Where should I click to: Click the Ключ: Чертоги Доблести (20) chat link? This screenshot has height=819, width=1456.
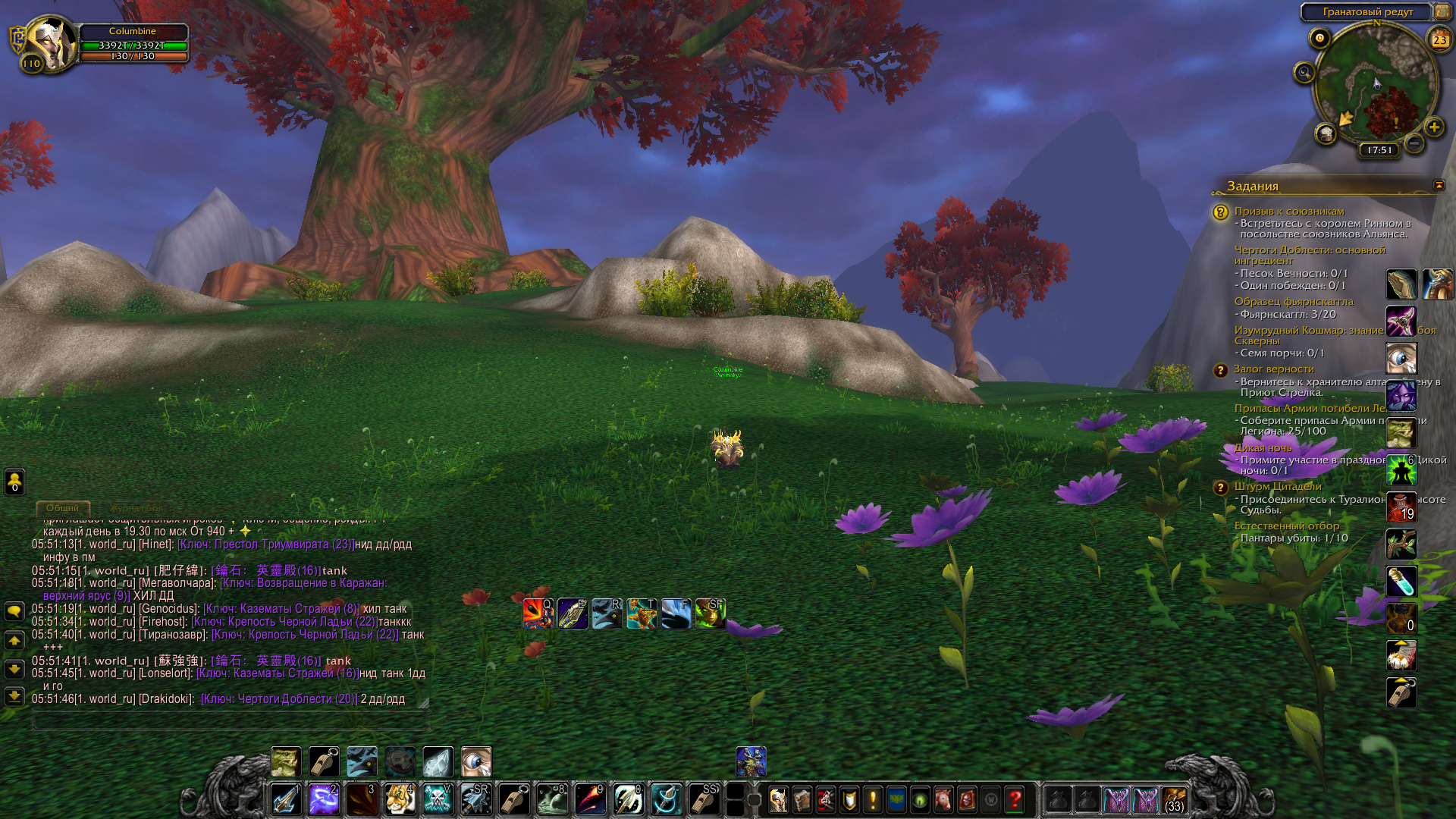[278, 699]
